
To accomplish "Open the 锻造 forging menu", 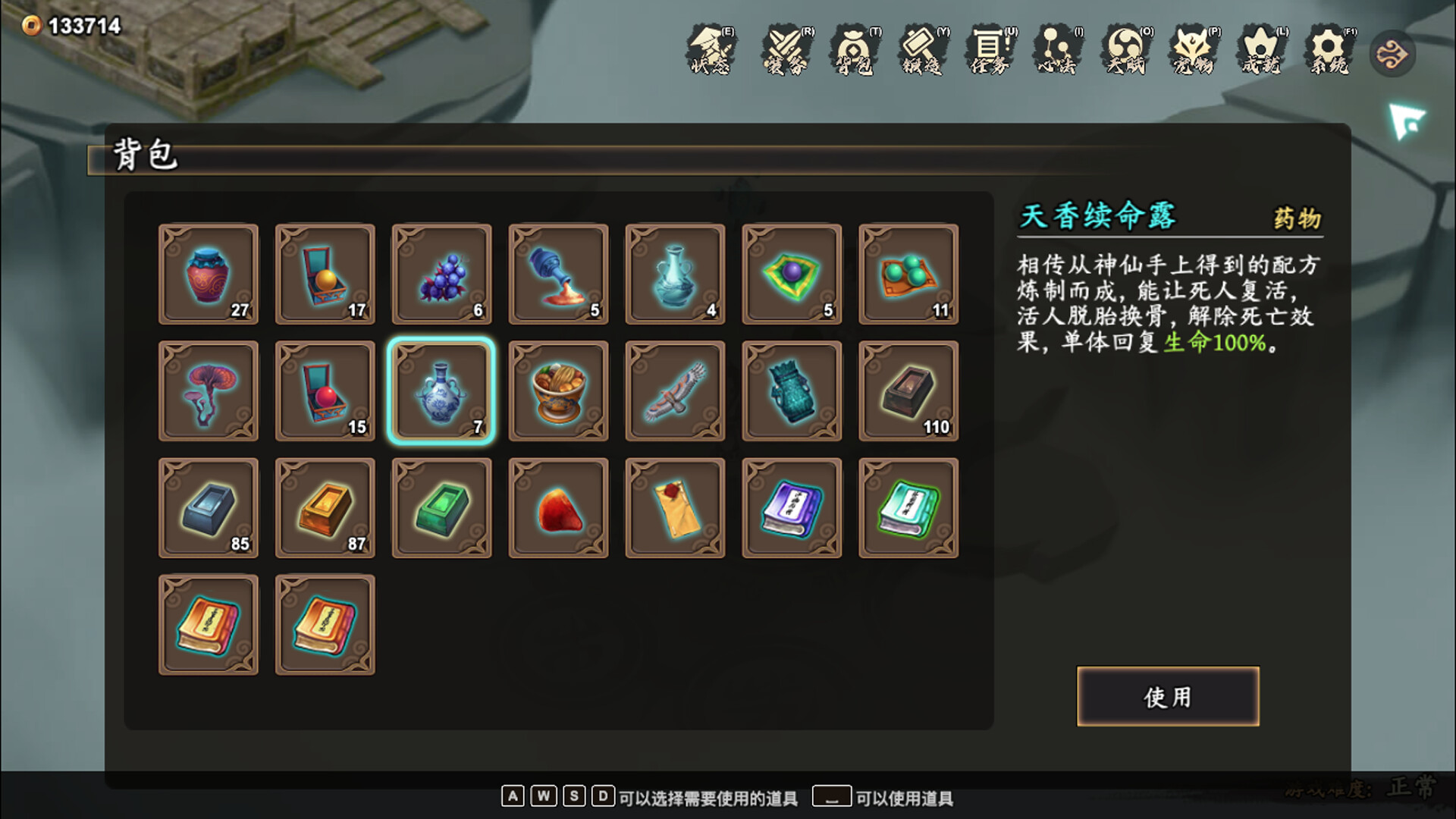I will [922, 53].
